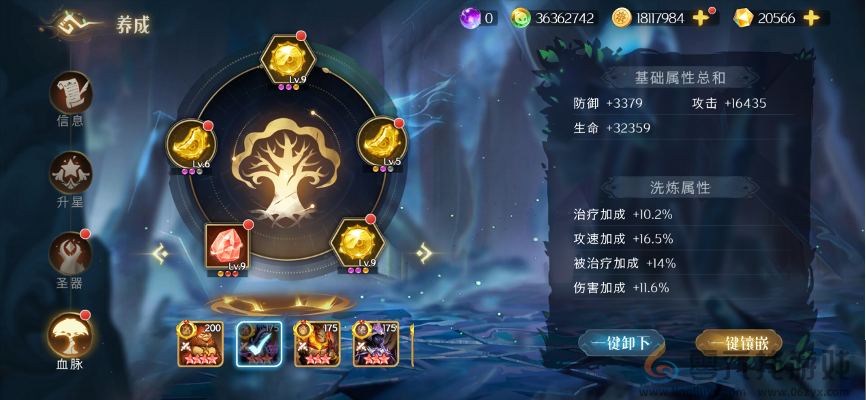Select the checkmarked hero portrait
866x400 pixels.
[x=259, y=344]
